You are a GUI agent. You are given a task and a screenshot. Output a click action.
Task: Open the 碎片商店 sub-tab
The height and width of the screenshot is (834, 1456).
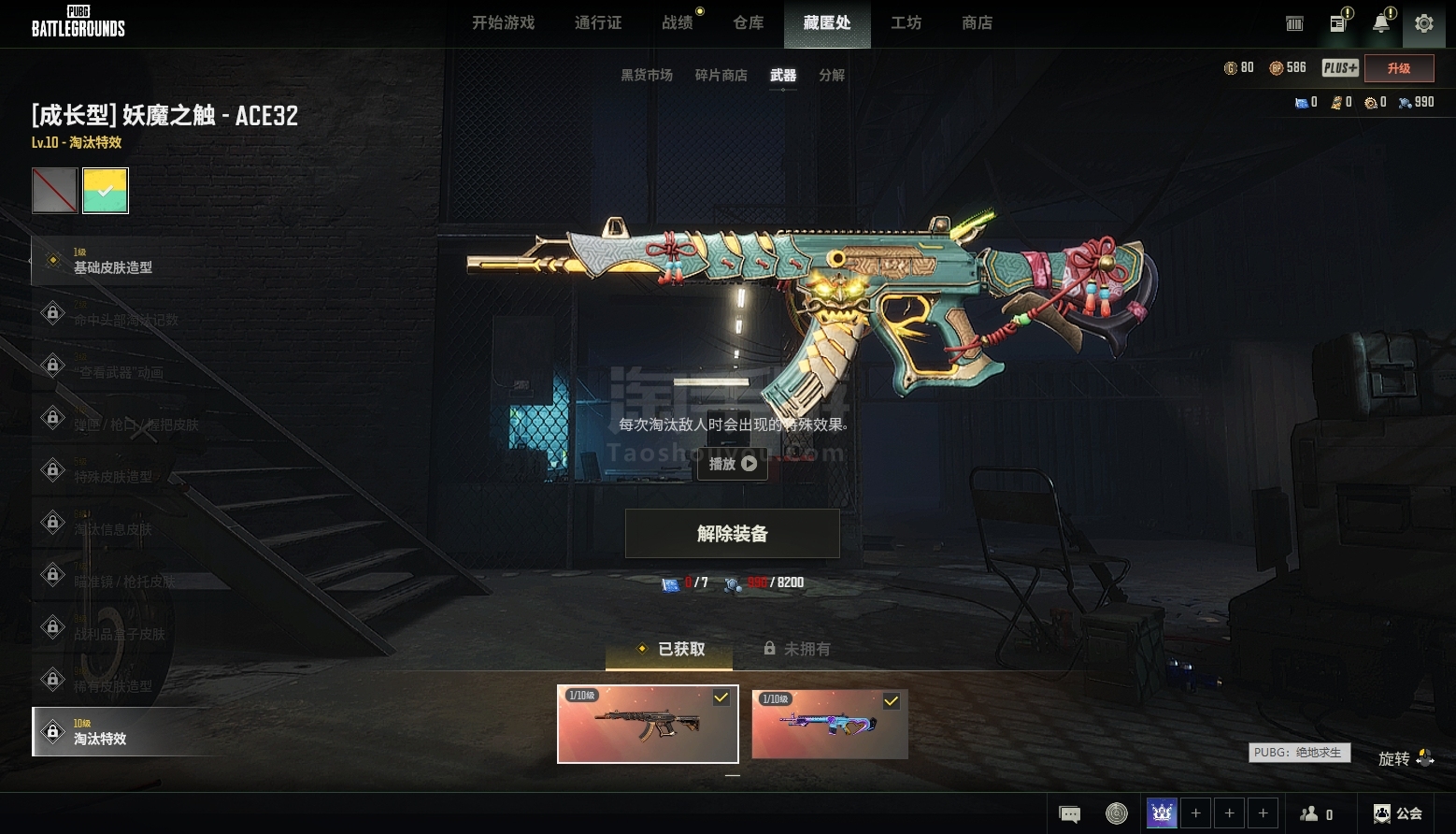coord(721,76)
